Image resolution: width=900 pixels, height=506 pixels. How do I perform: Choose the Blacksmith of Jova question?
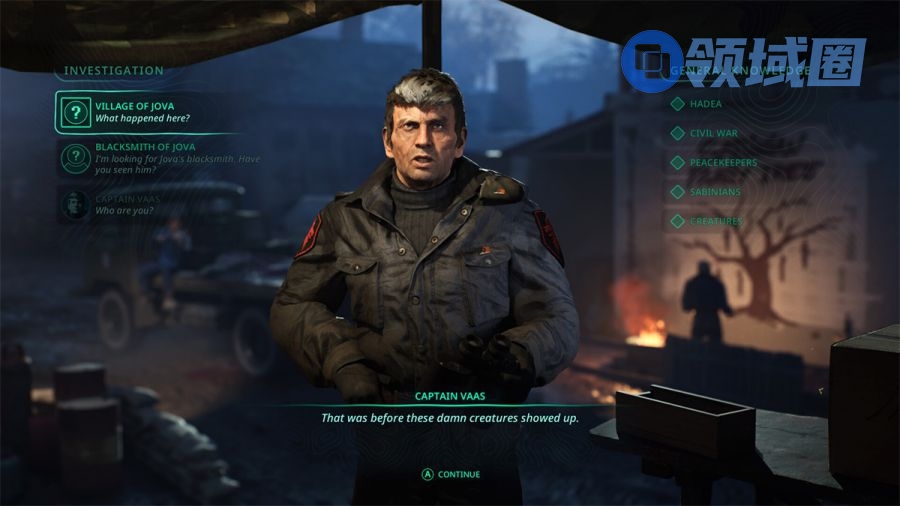[160, 158]
